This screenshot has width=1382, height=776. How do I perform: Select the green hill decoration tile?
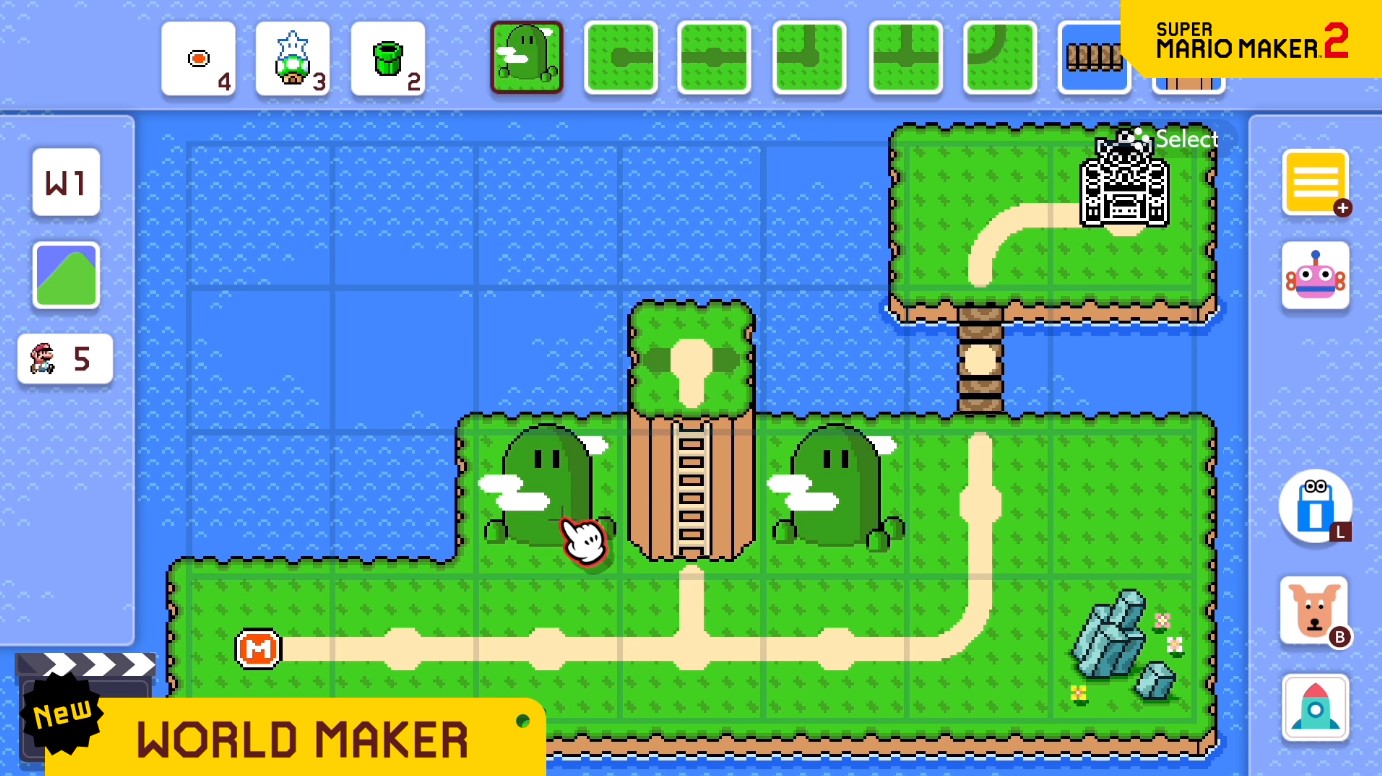coord(526,58)
